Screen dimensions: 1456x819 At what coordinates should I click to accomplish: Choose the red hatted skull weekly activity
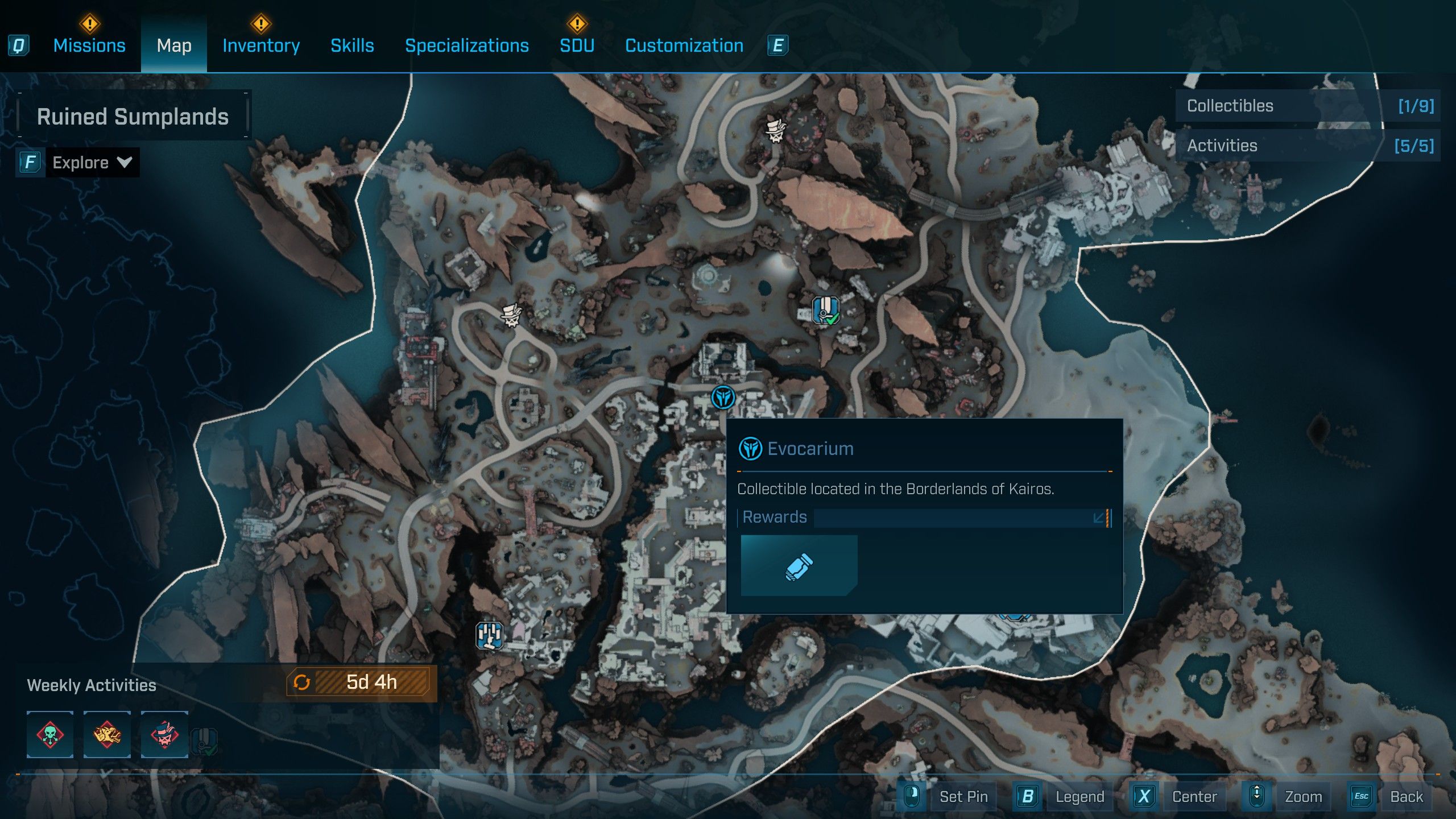164,734
